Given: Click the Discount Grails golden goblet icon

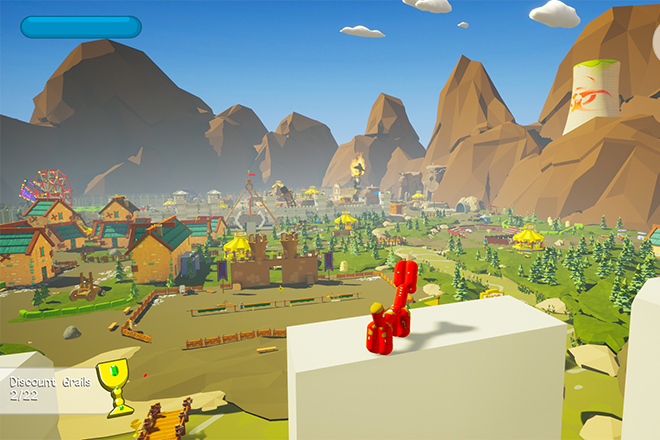Looking at the screenshot, I should point(115,385).
